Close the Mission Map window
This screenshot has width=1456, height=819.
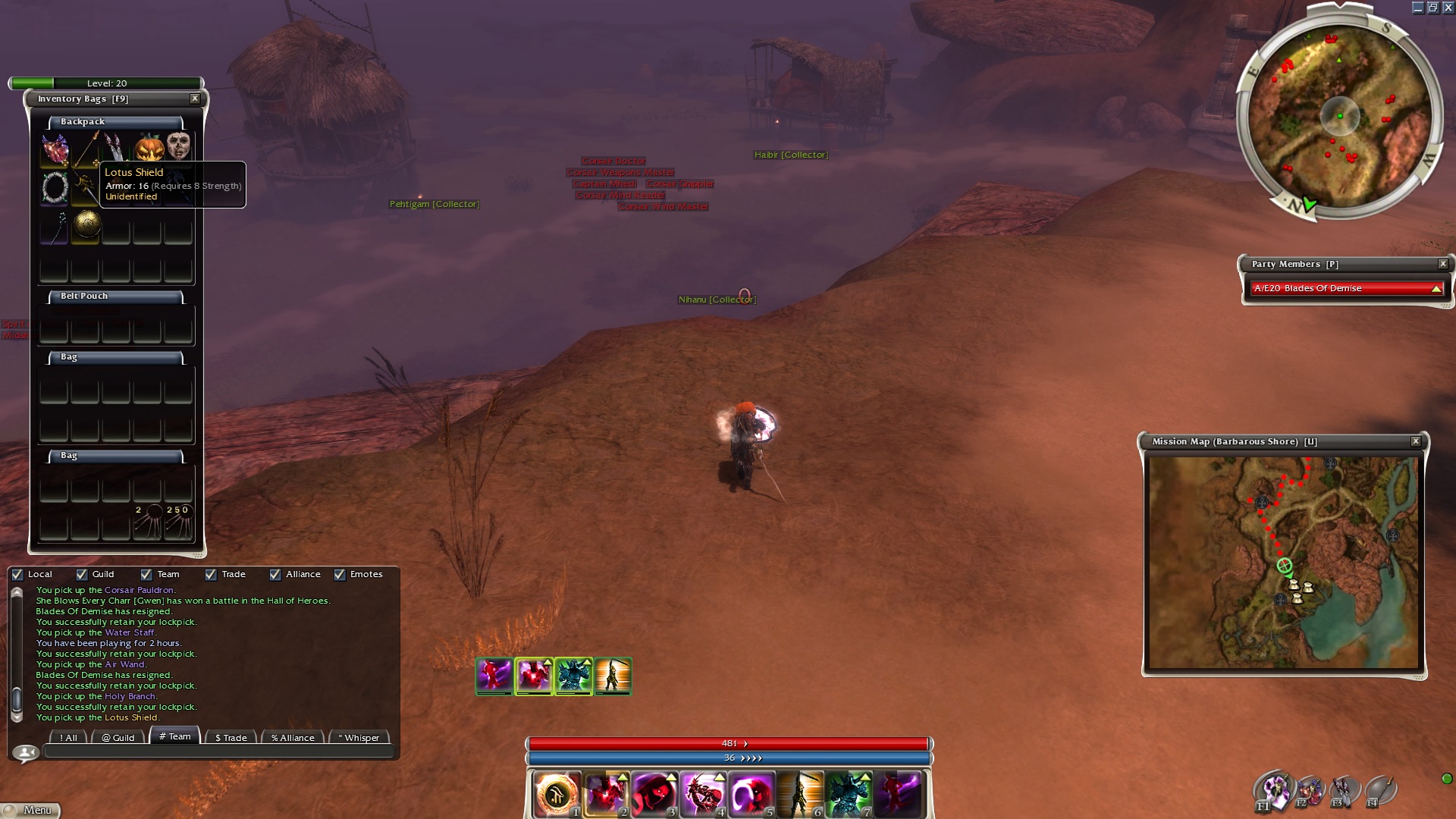point(1415,441)
